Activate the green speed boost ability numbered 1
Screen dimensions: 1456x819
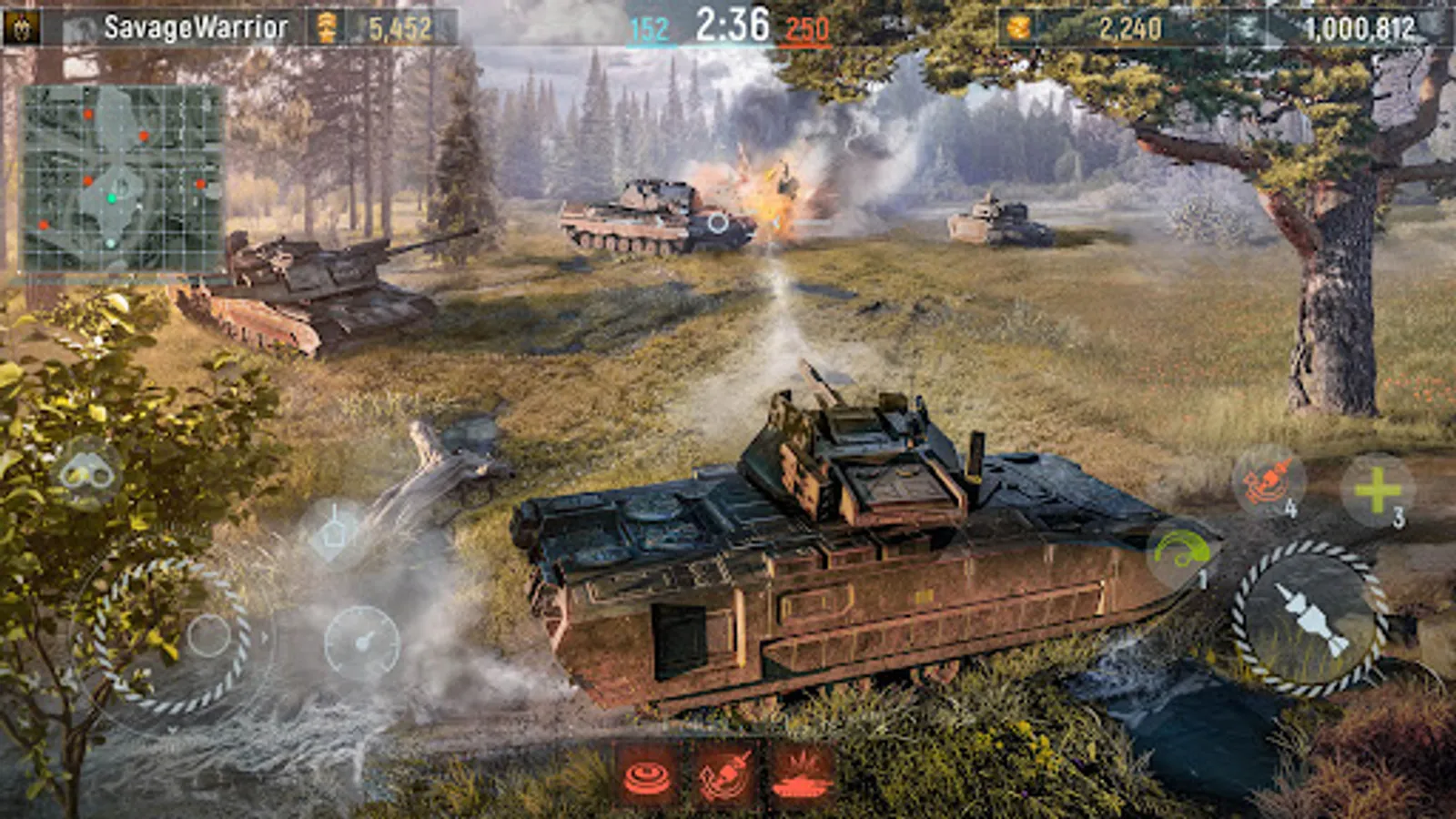click(x=1178, y=549)
